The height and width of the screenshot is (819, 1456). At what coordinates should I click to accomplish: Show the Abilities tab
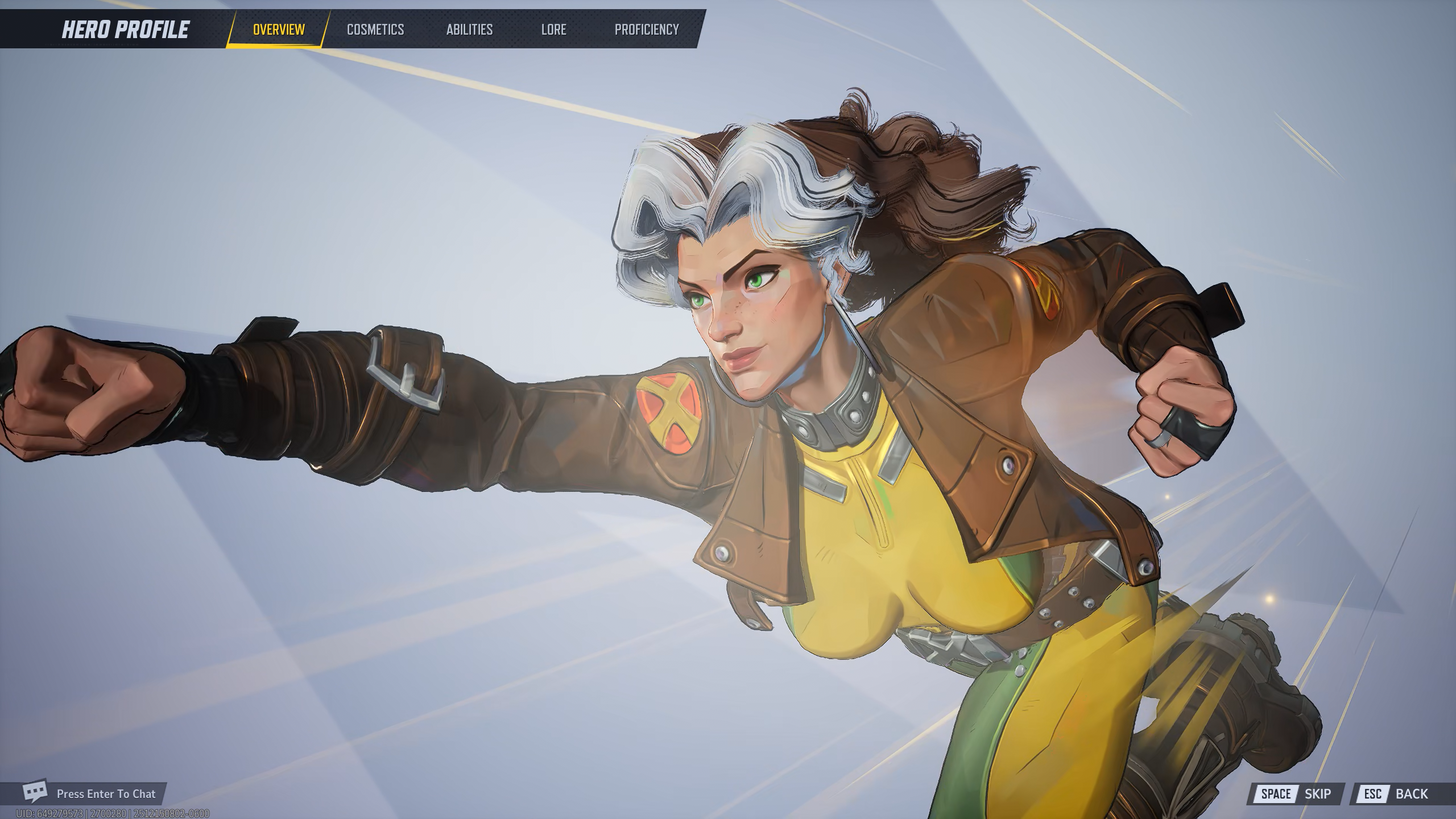(x=469, y=29)
